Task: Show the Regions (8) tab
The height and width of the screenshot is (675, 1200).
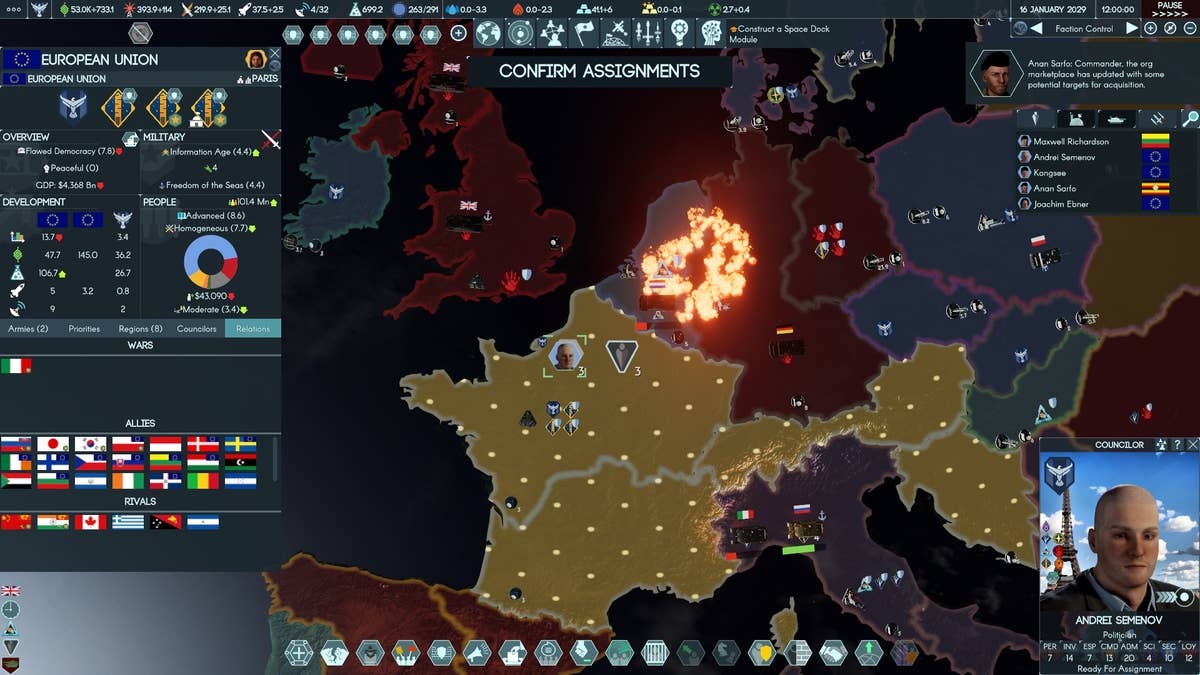Action: (140, 328)
